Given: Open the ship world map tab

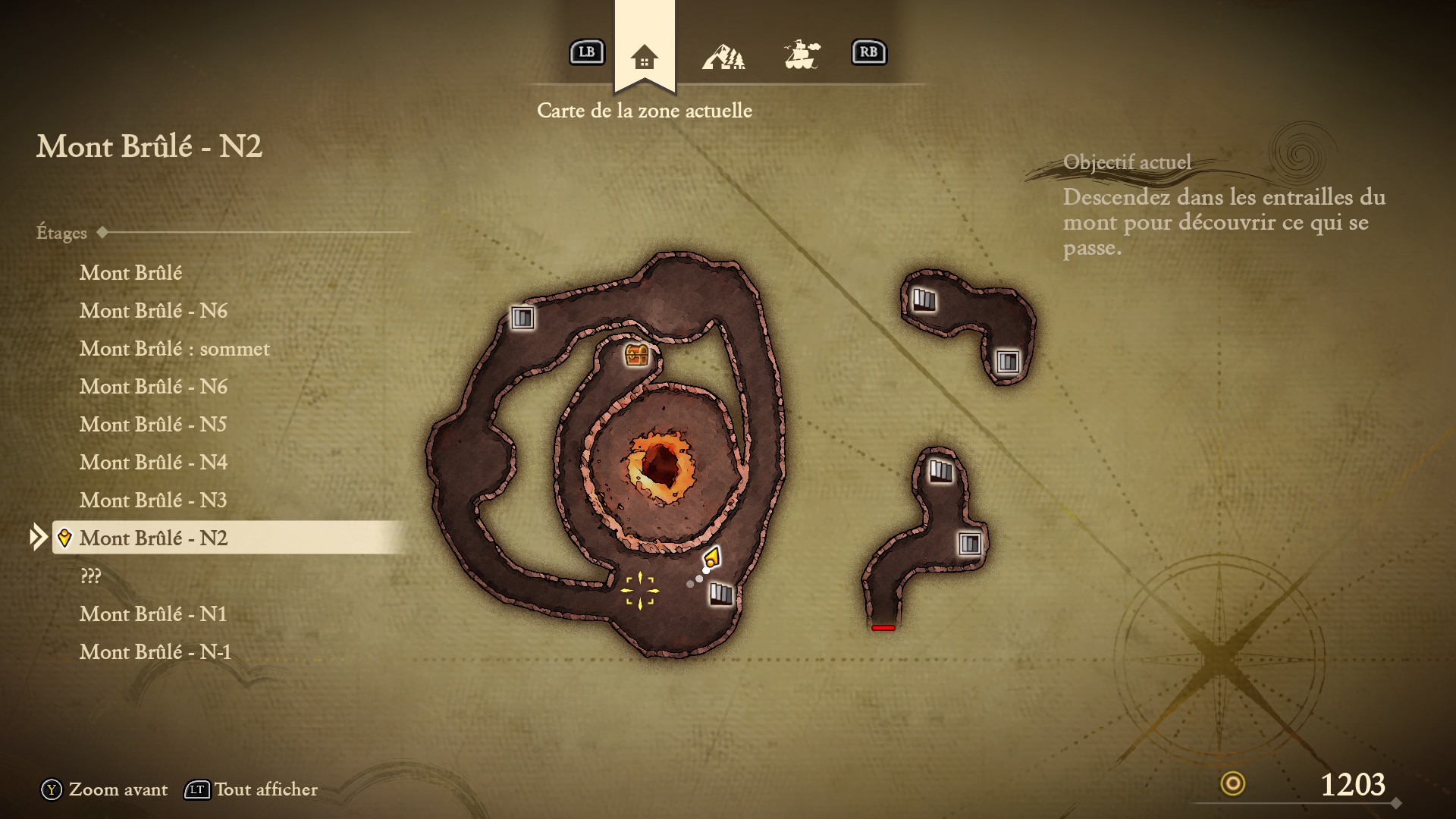Looking at the screenshot, I should 802,55.
